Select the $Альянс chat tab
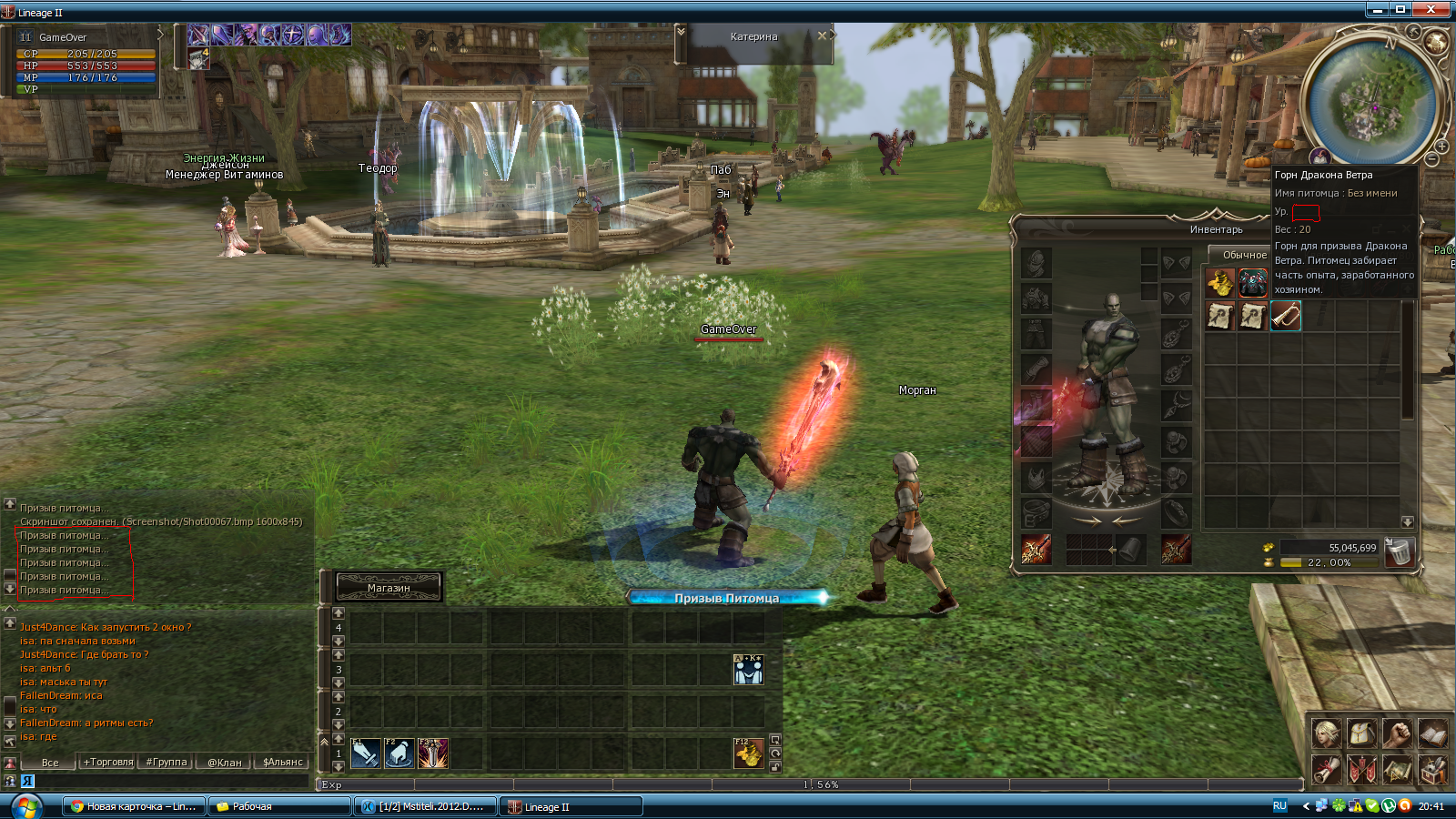Viewport: 1456px width, 819px height. [282, 763]
